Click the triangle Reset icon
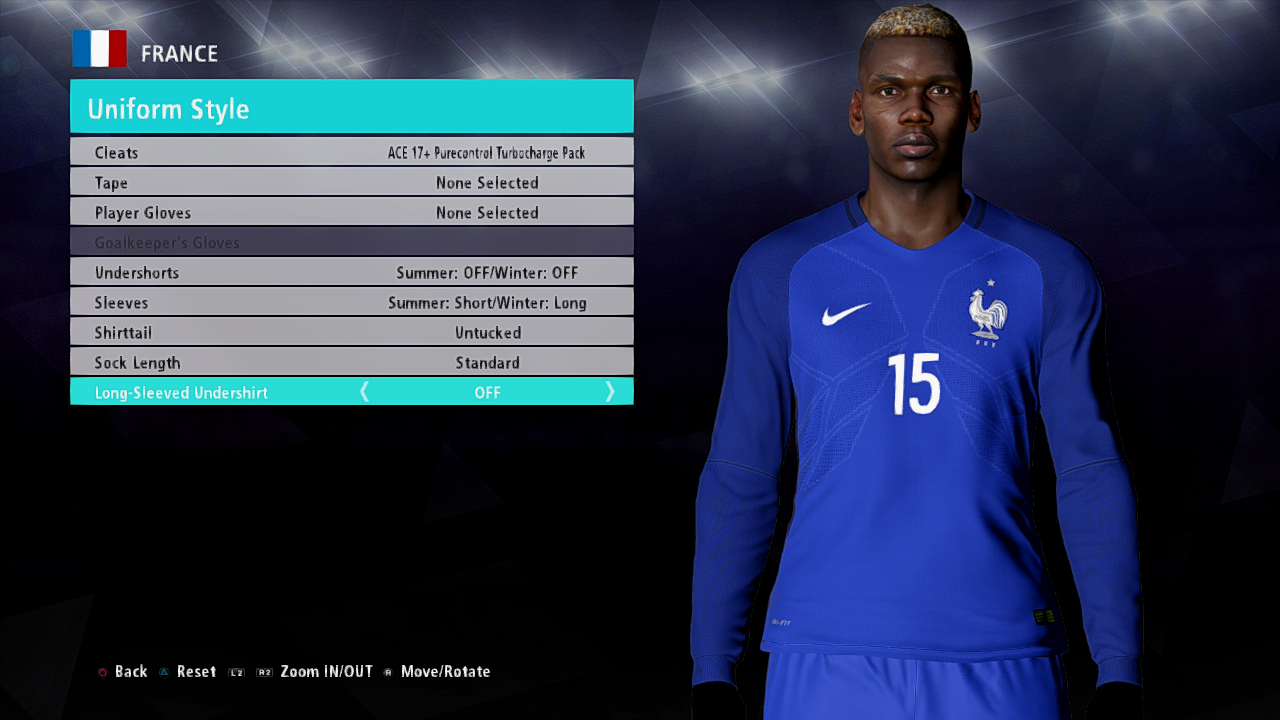Screen dimensions: 1280x720 (x=164, y=671)
